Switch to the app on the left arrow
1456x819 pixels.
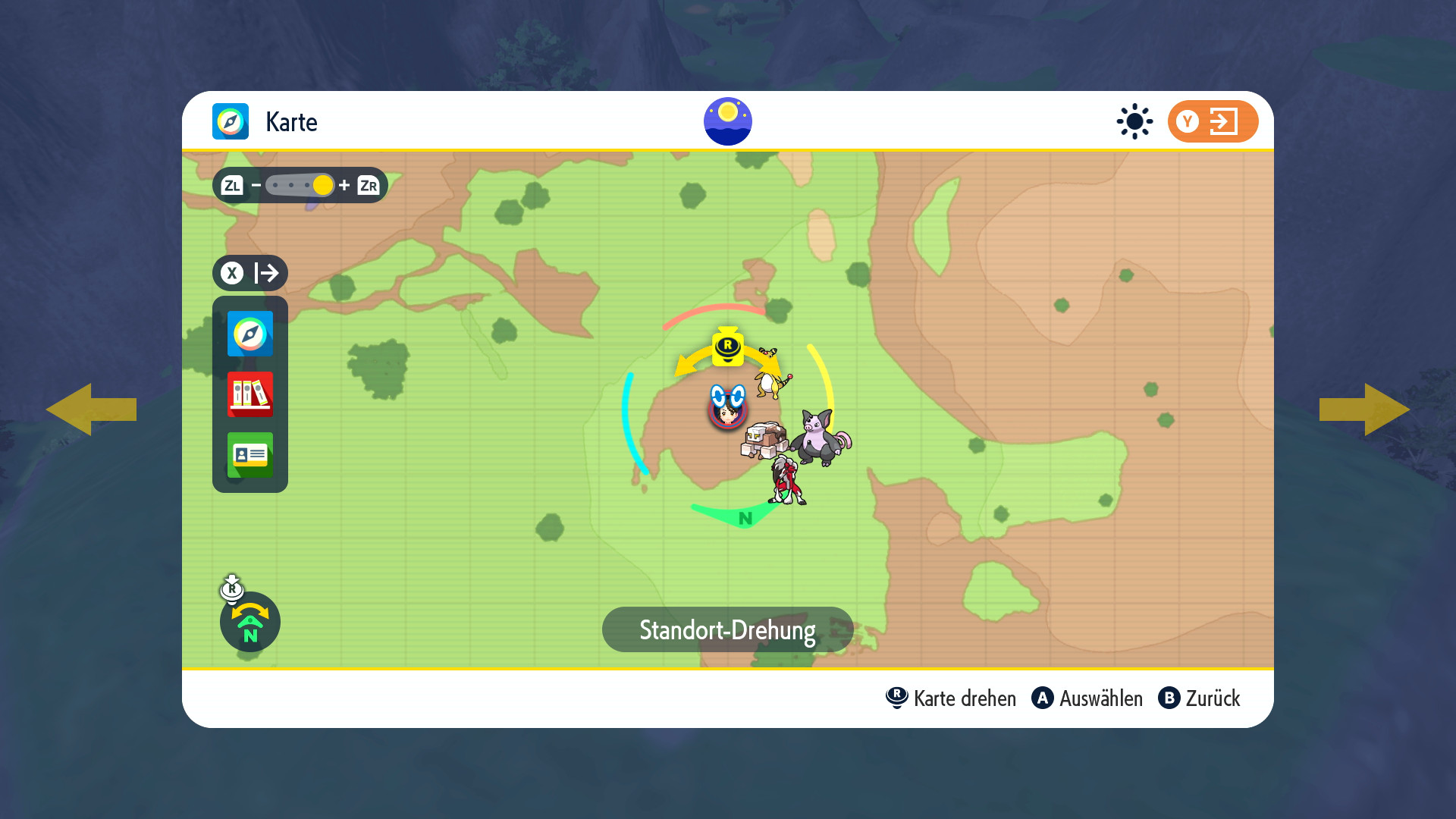(91, 409)
